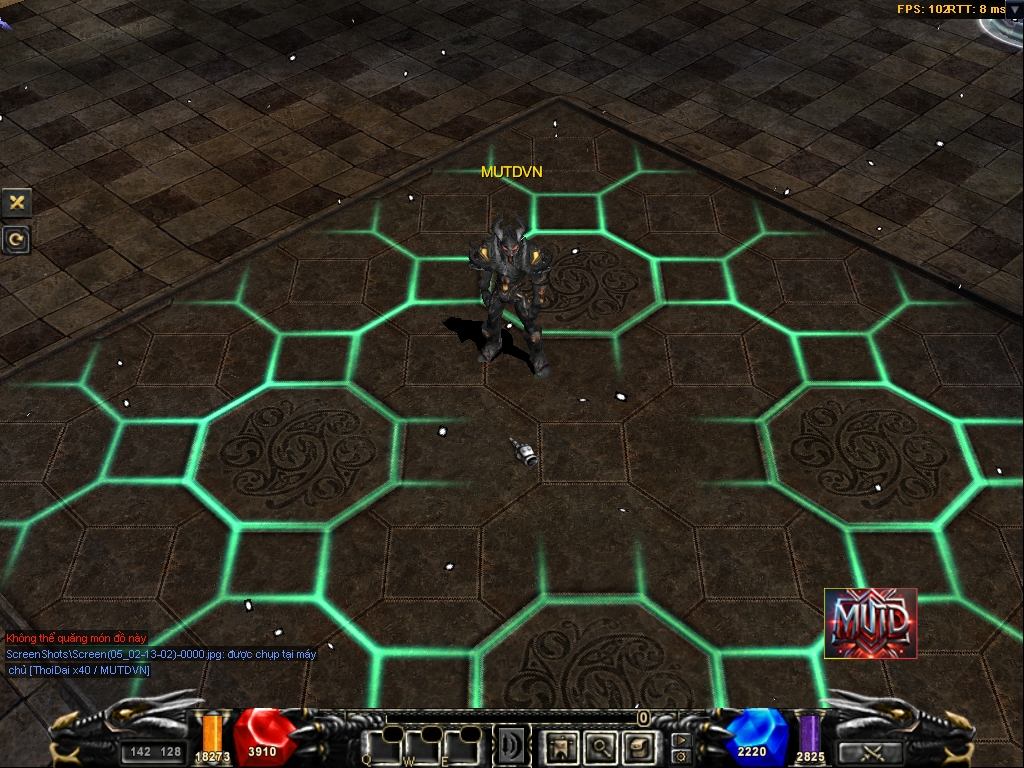This screenshot has height=768, width=1024.
Task: Click the crossed-swords button on the bottom bar
Action: [x=869, y=753]
